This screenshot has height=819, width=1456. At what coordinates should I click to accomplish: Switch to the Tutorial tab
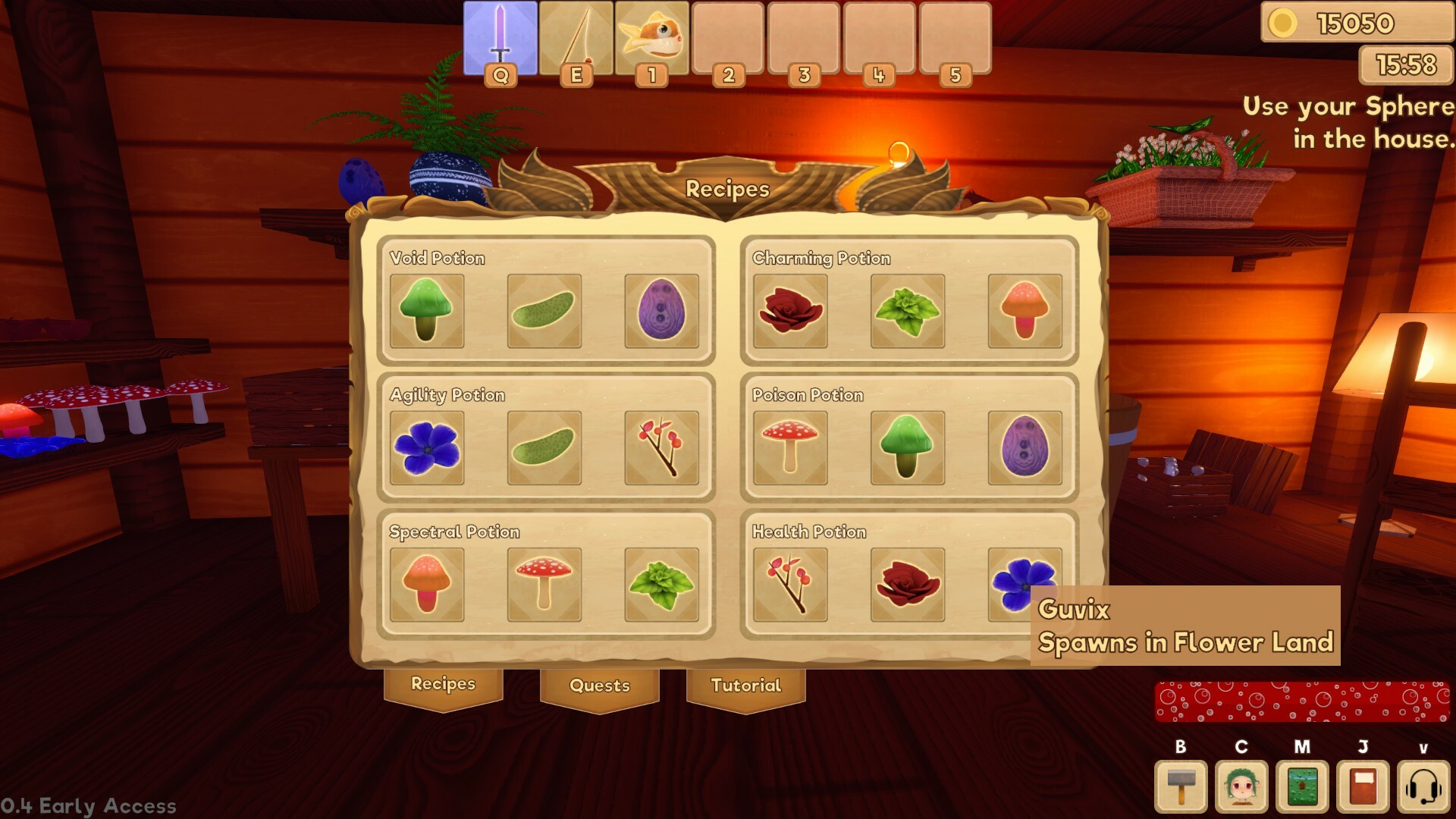pyautogui.click(x=746, y=685)
